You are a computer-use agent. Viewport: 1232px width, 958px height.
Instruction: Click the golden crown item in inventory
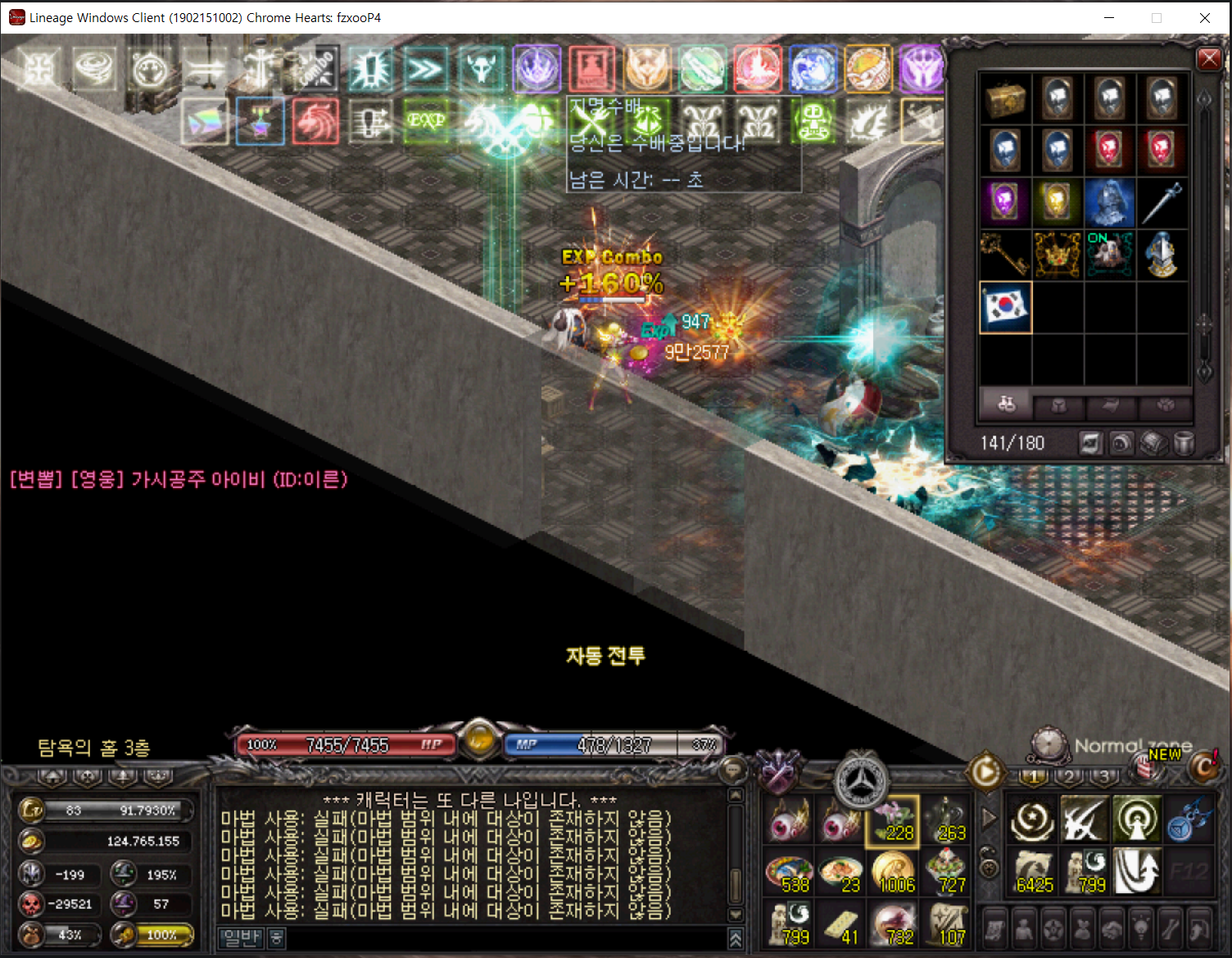[x=1058, y=255]
